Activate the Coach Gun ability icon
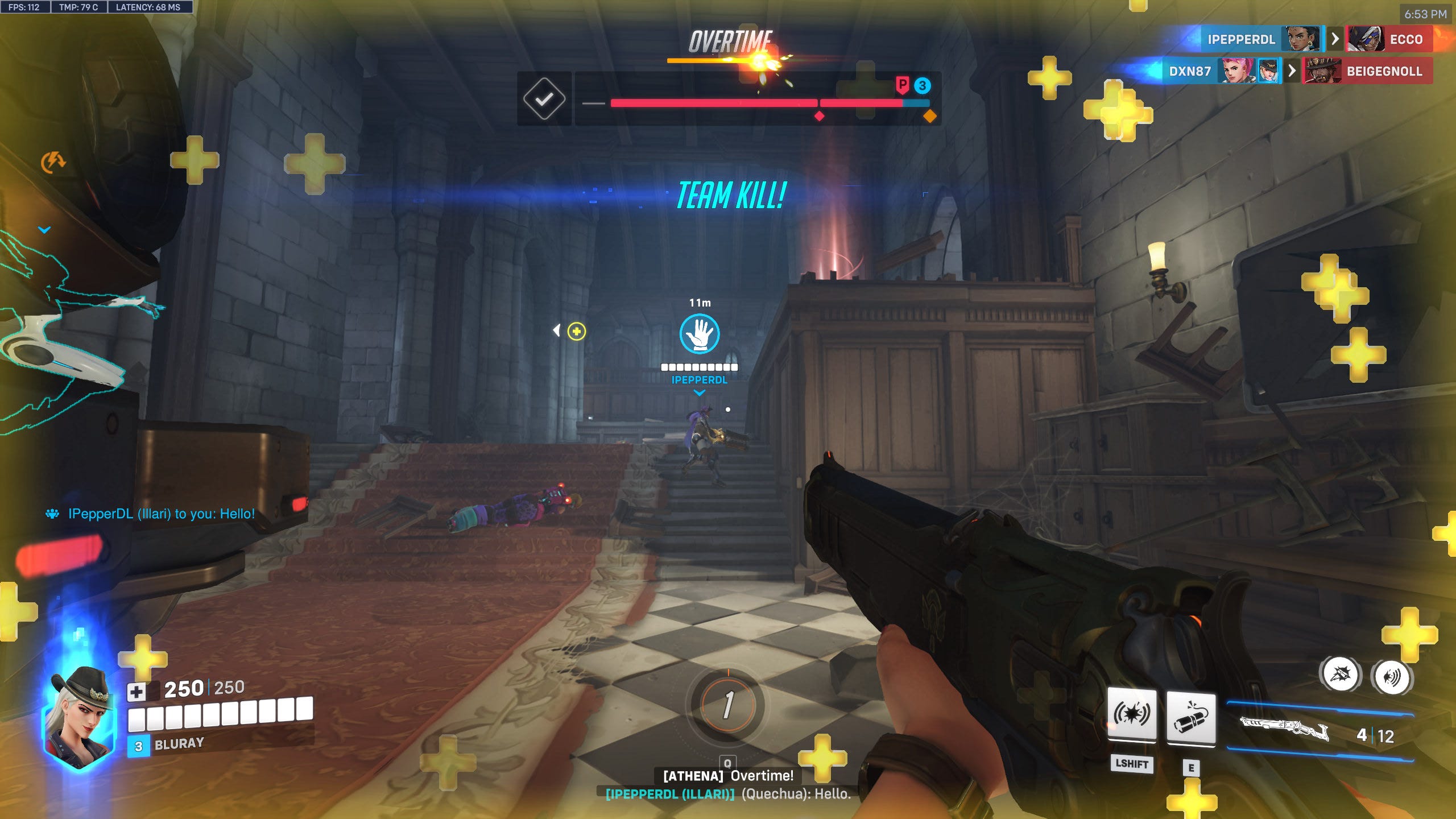The image size is (1456, 819). click(x=1132, y=715)
